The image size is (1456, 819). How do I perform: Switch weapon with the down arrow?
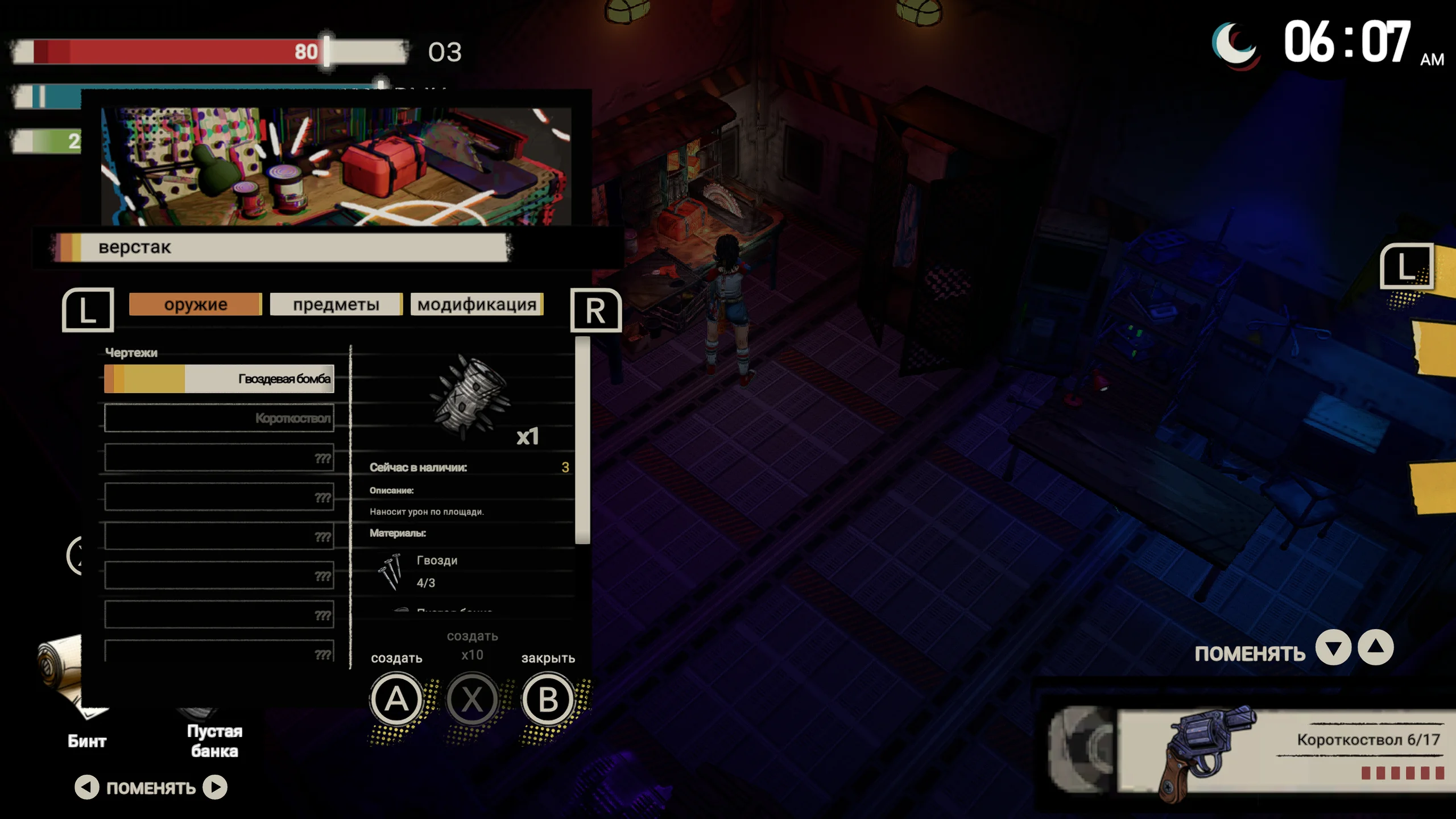(1333, 648)
